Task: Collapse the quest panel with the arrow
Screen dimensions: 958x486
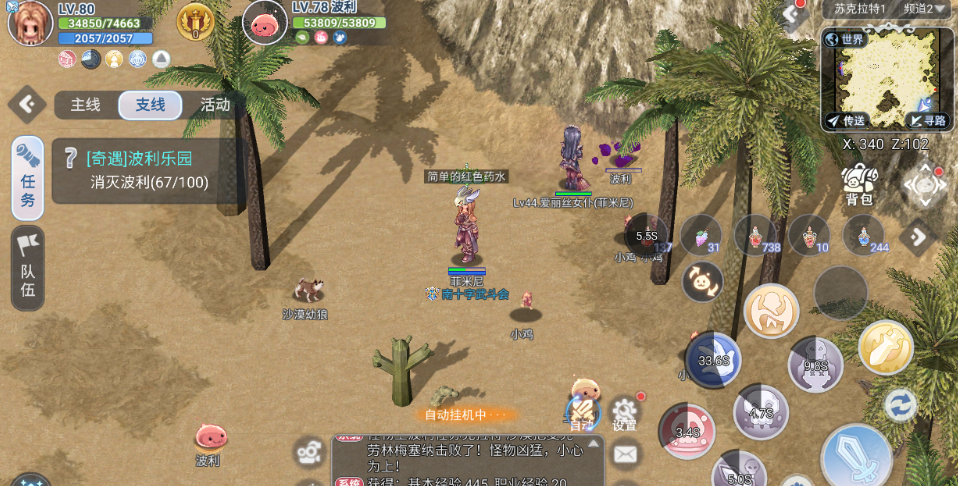Action: point(26,103)
